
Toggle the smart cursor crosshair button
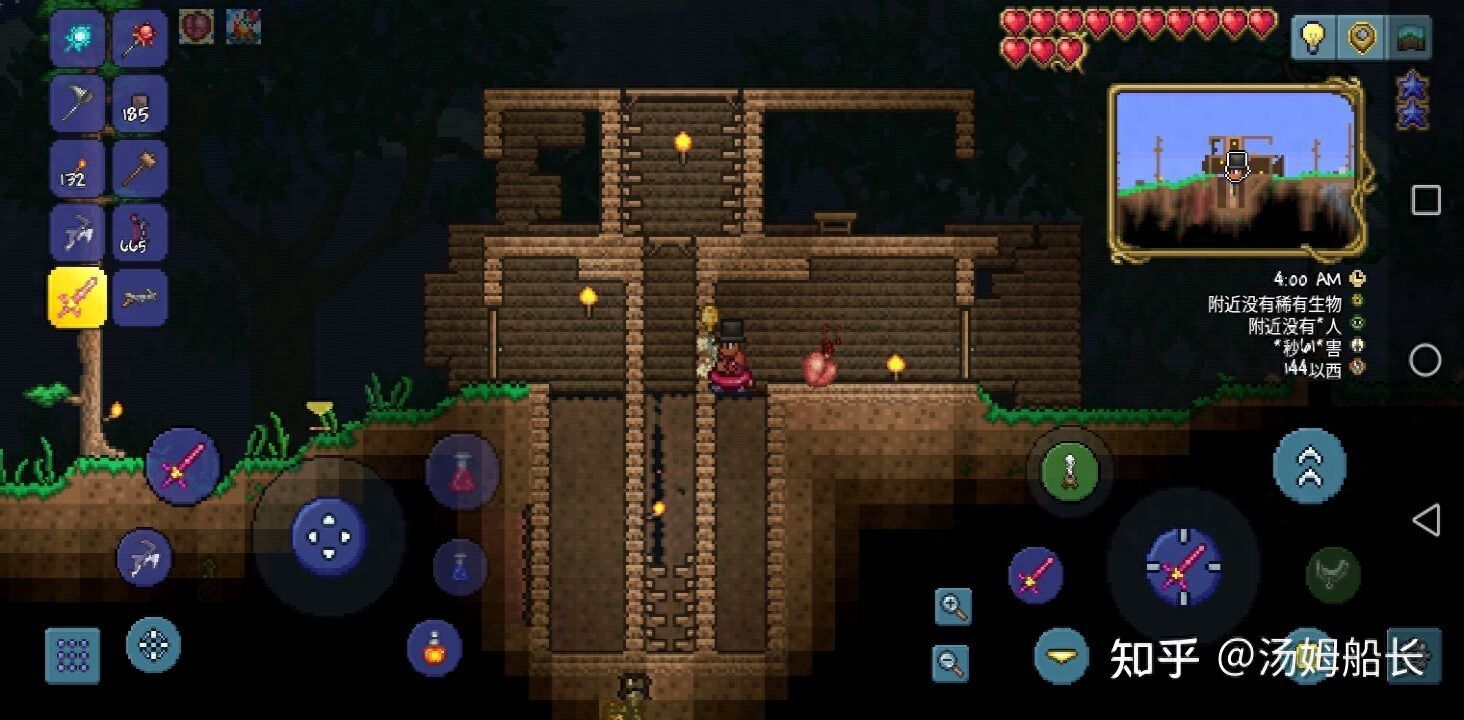(153, 645)
